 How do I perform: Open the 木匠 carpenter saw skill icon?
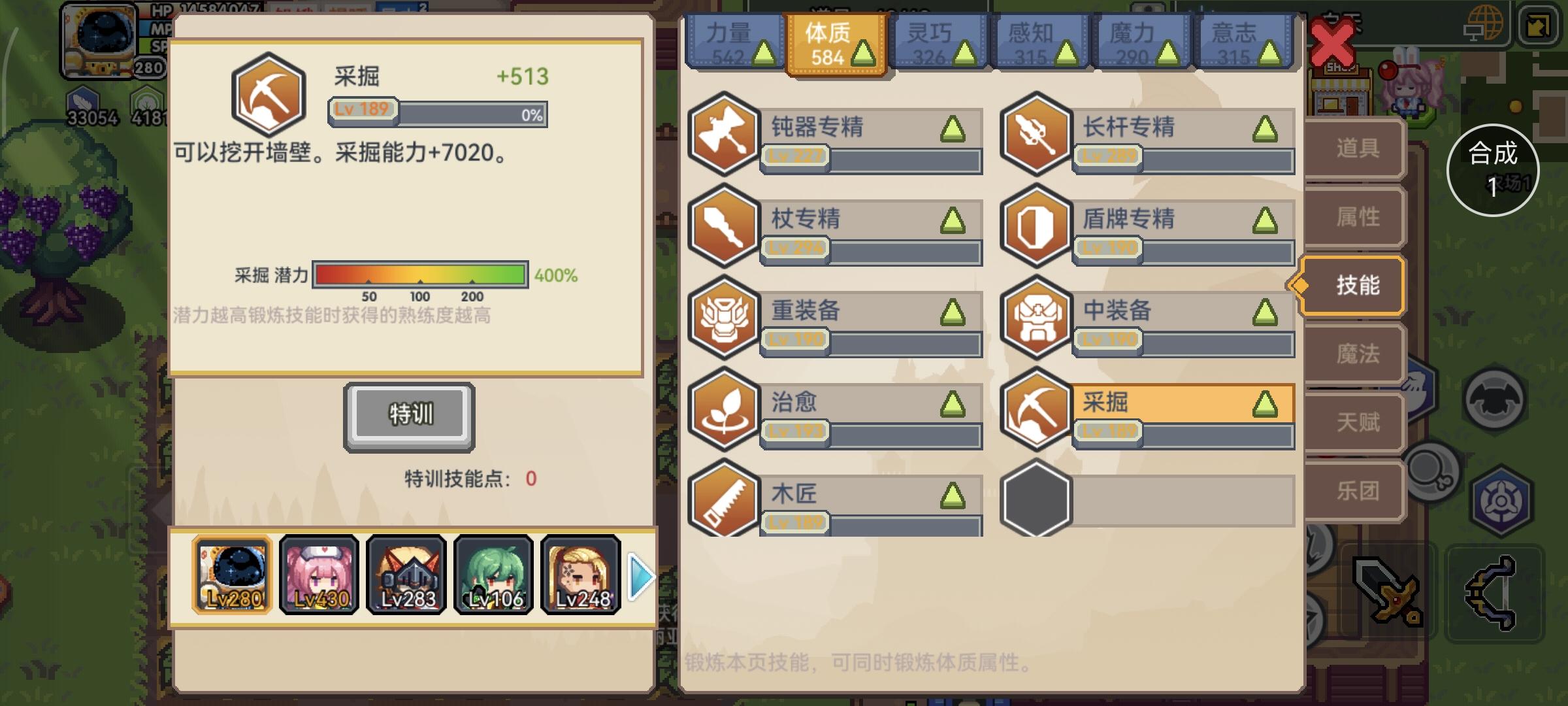coord(723,503)
